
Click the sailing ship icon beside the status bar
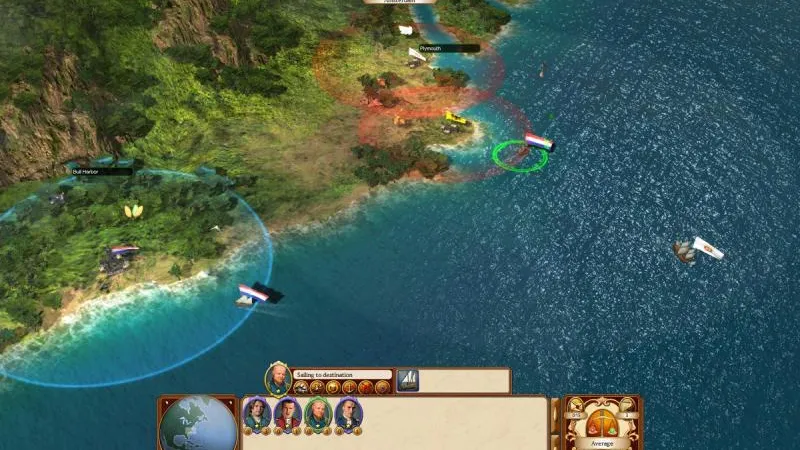point(408,380)
